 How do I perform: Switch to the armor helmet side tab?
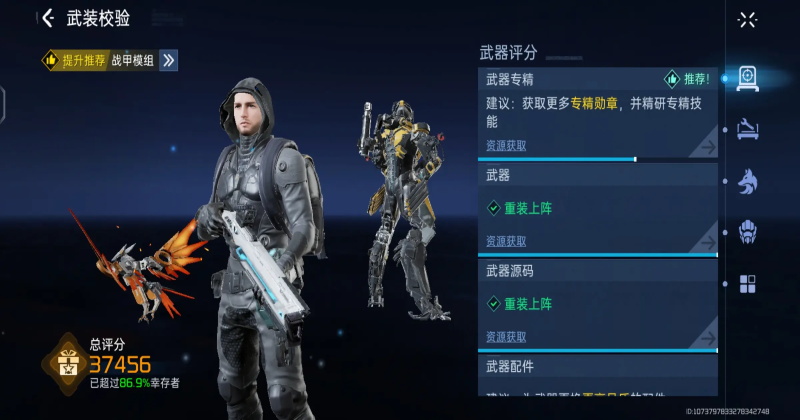[747, 233]
